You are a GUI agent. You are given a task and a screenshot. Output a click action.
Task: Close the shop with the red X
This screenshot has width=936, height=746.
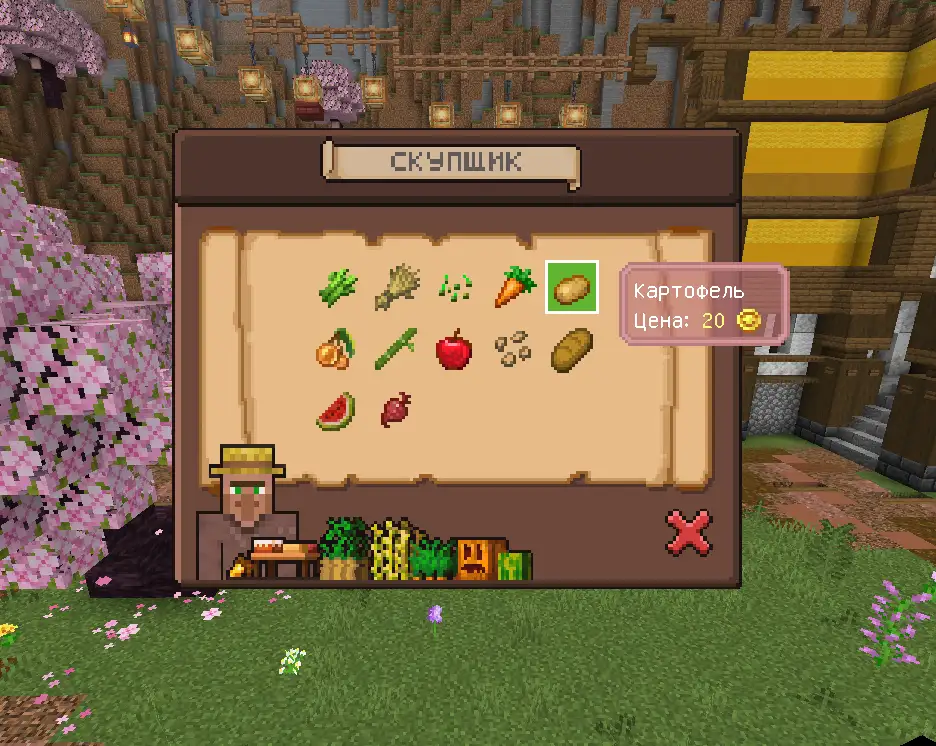point(689,532)
